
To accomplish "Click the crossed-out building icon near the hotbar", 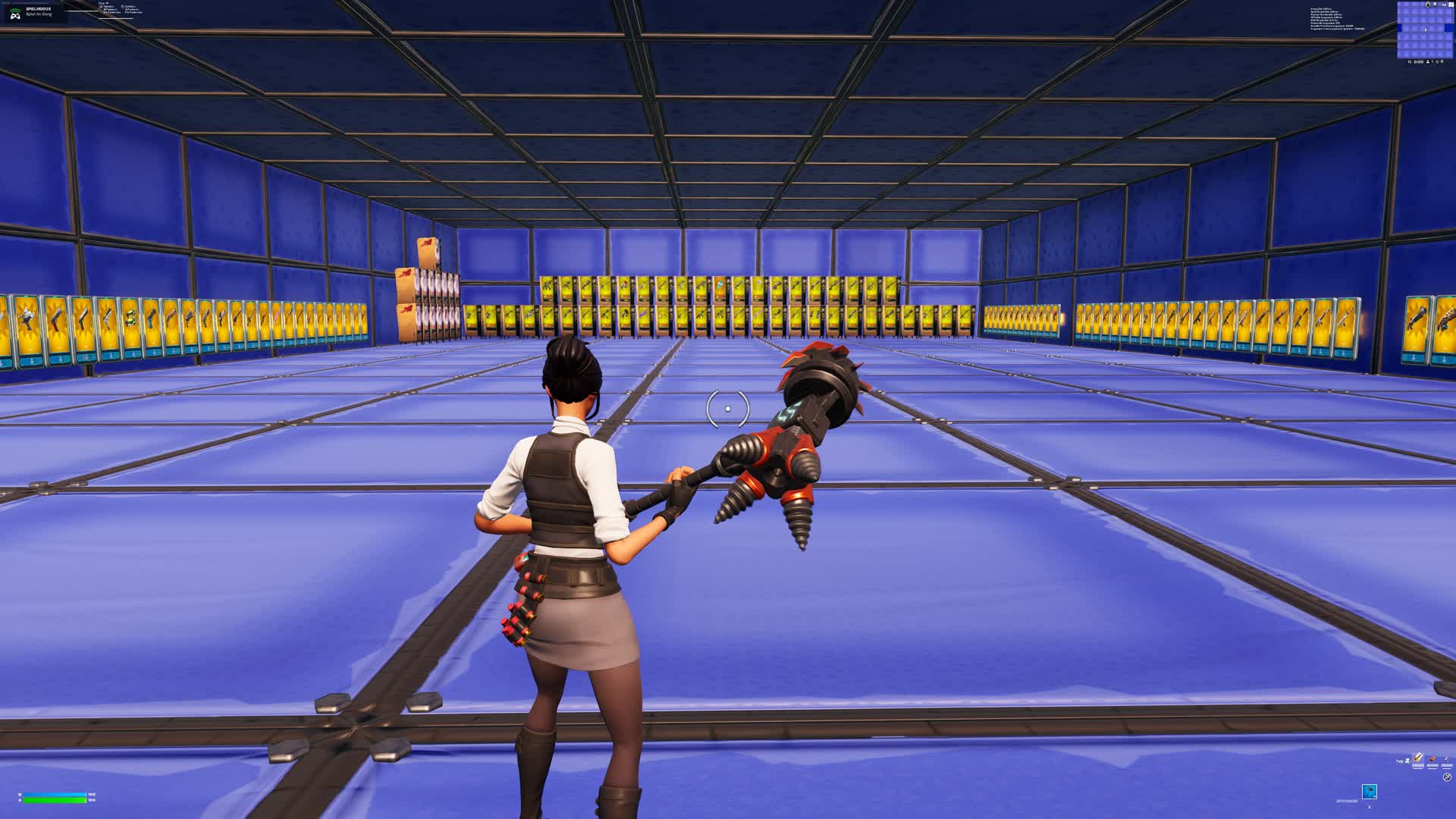I will (1447, 777).
